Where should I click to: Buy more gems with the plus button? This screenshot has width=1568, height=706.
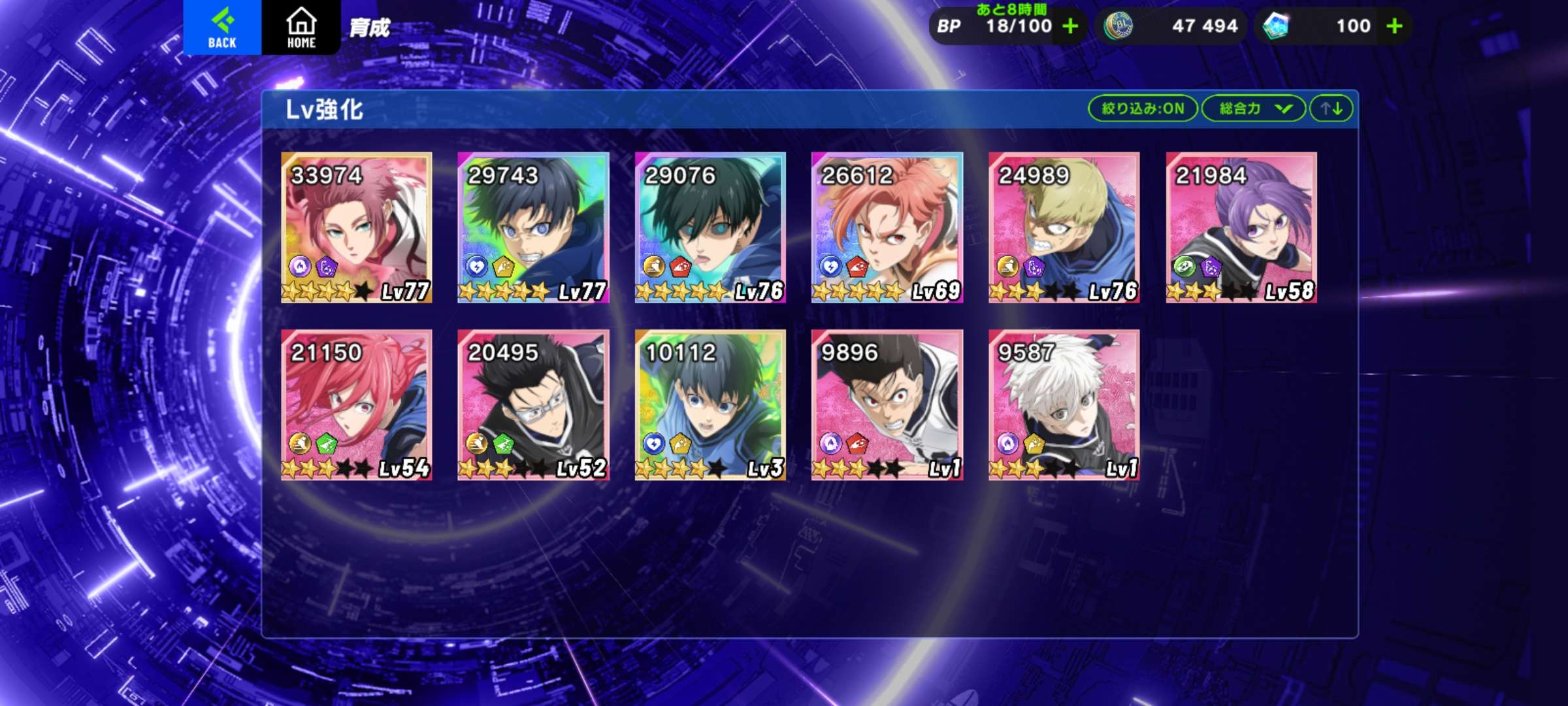(x=1394, y=26)
